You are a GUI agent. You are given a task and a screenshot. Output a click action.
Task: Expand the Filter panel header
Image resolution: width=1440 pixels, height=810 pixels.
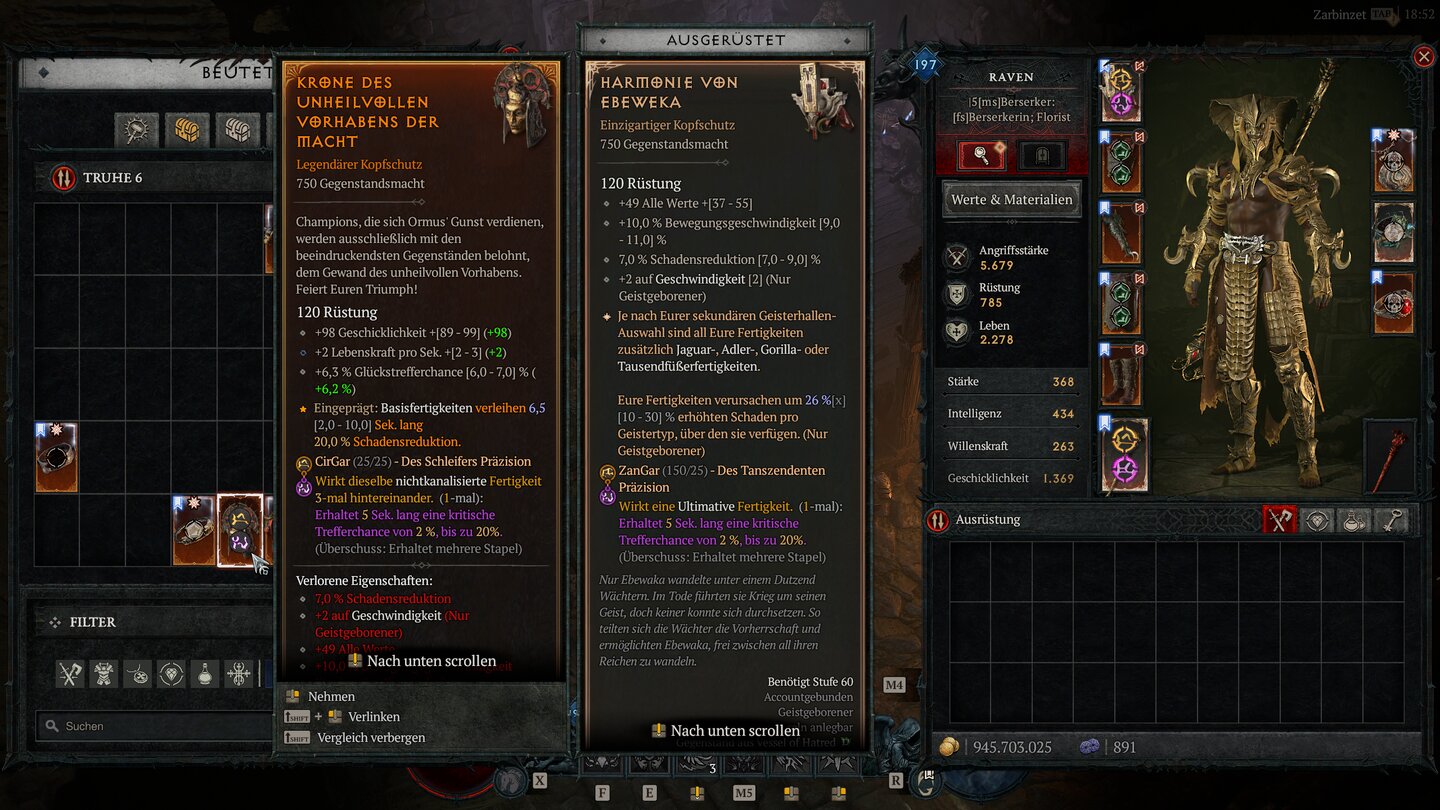[x=92, y=621]
